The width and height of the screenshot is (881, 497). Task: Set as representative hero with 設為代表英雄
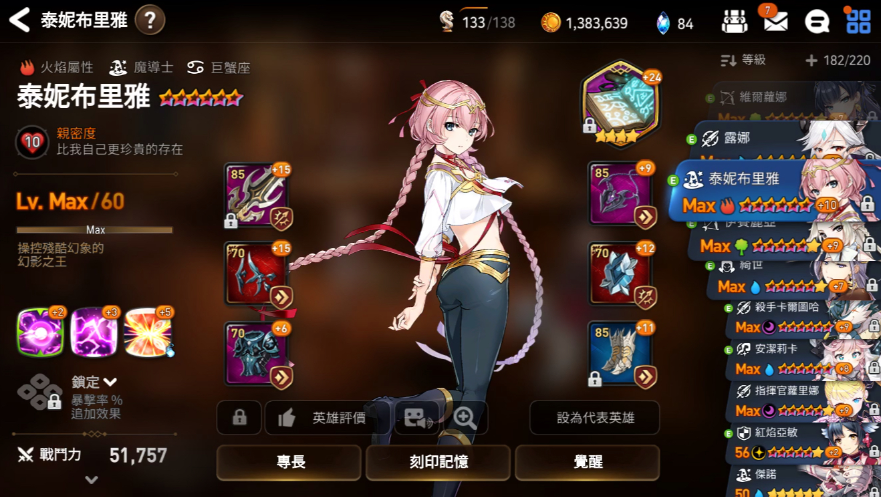click(594, 417)
